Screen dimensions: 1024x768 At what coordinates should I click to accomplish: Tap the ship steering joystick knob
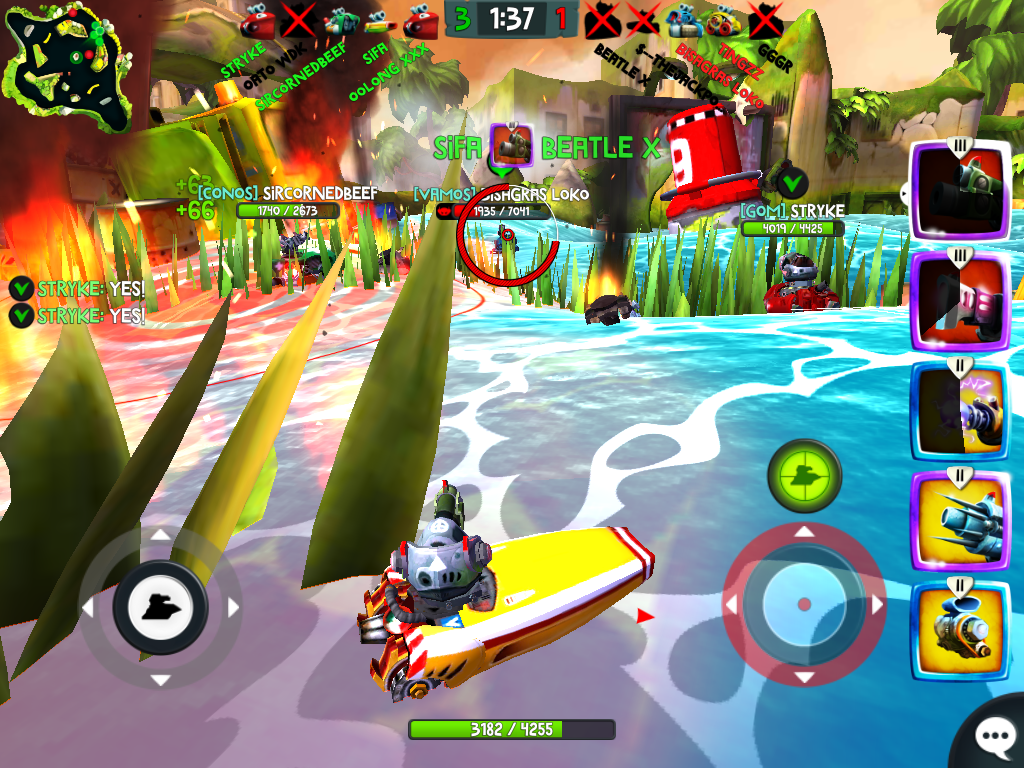[160, 607]
